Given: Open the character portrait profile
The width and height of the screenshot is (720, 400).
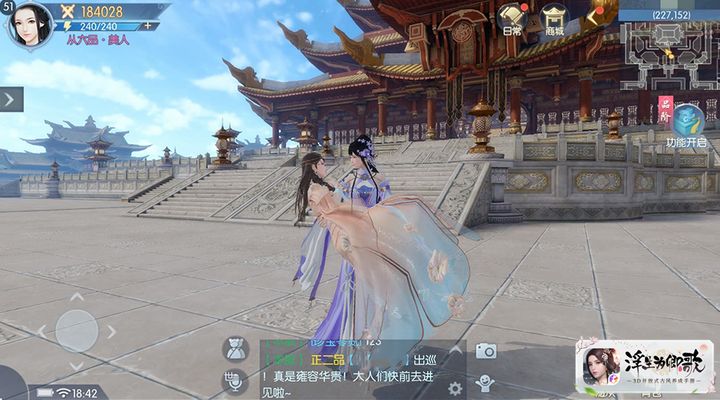Looking at the screenshot, I should [x=31, y=24].
